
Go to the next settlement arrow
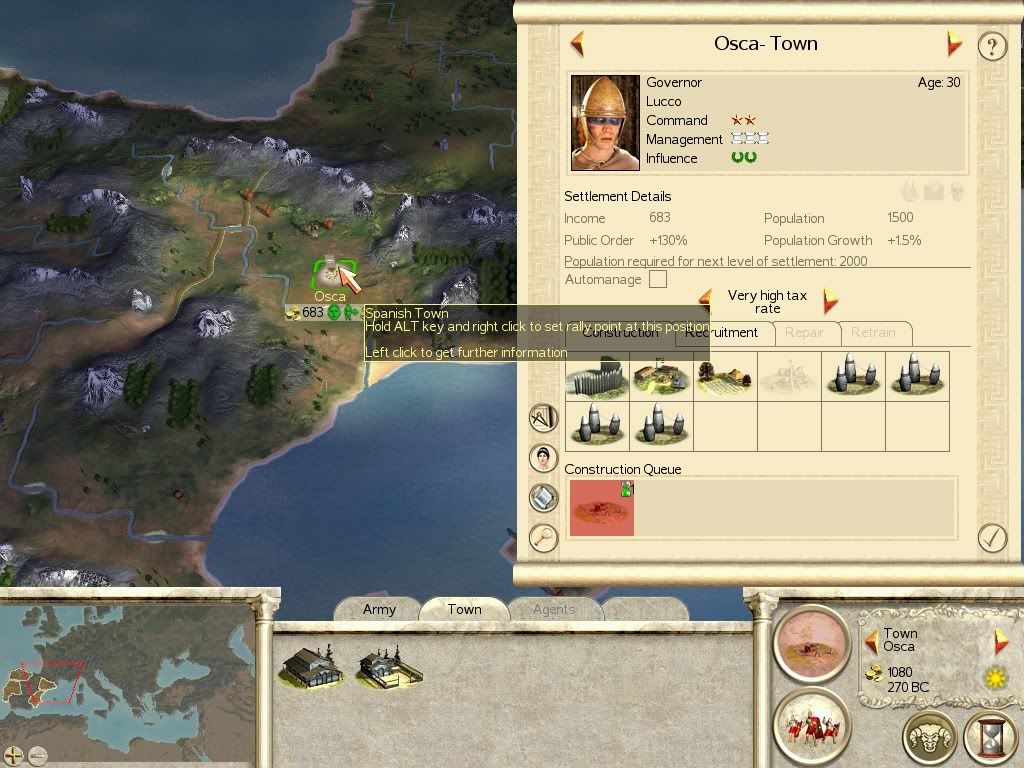[x=954, y=43]
